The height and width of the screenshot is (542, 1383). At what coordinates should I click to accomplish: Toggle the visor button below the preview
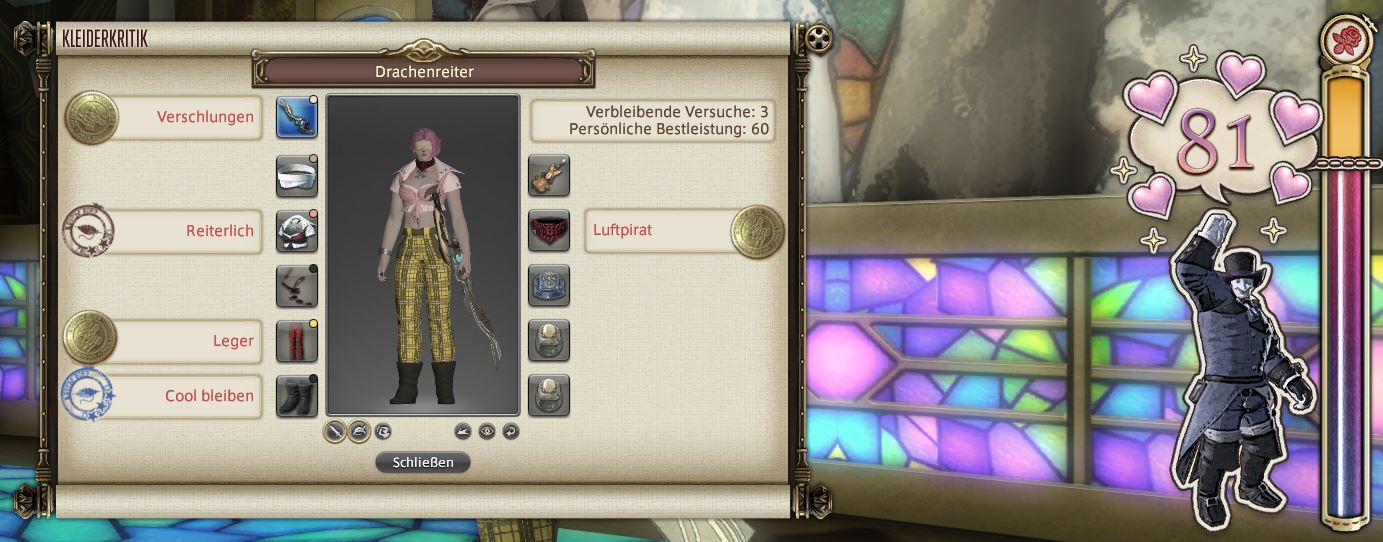[x=383, y=432]
